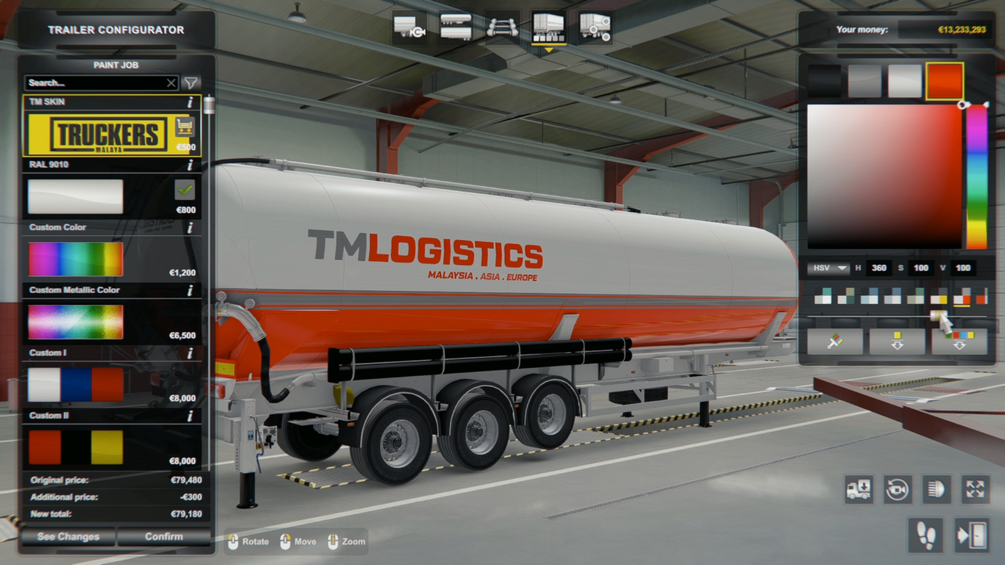Switch to the chassis axles configuration tab
The height and width of the screenshot is (565, 1005).
[502, 27]
